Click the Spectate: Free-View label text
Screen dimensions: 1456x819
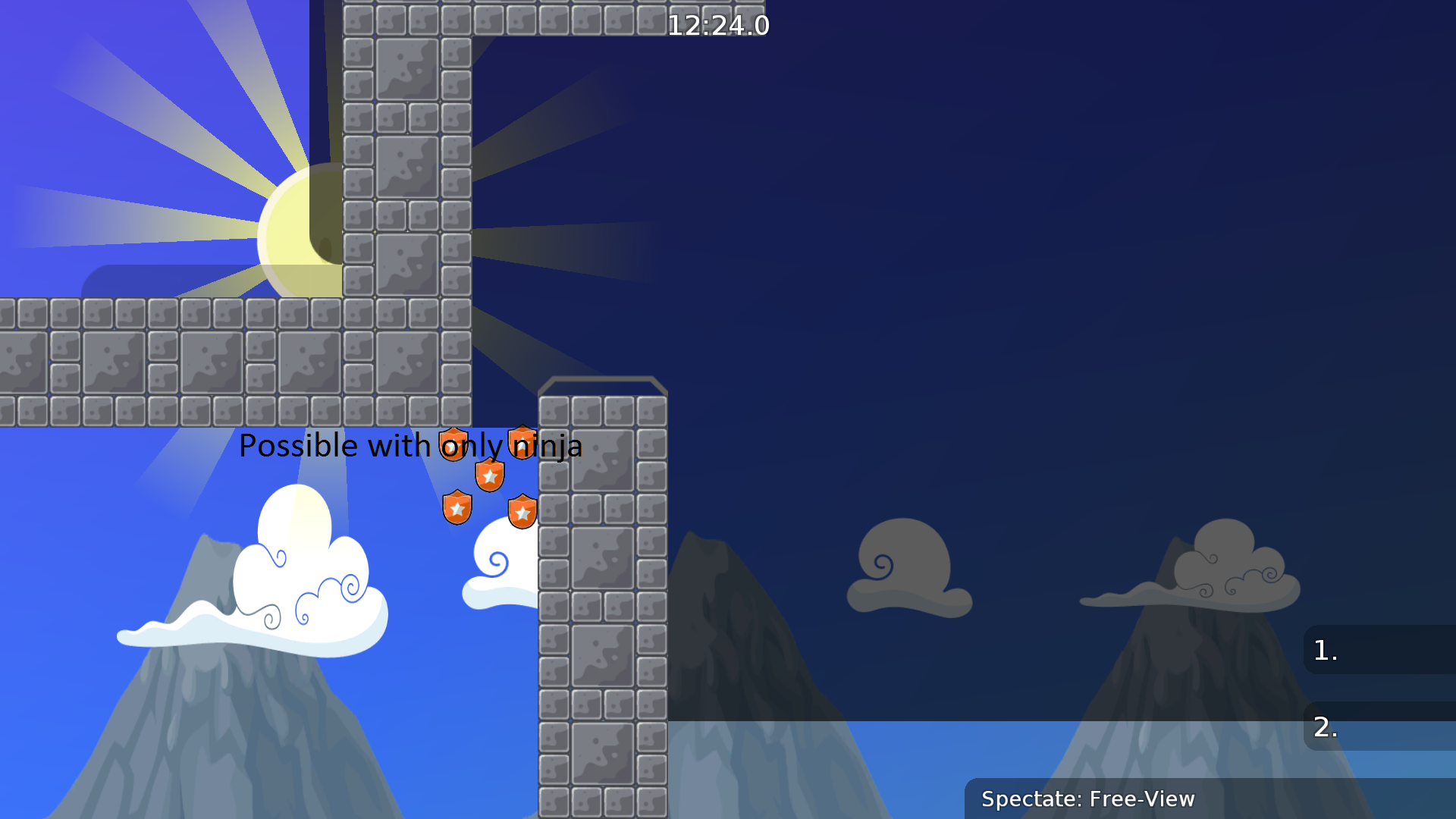(1088, 799)
